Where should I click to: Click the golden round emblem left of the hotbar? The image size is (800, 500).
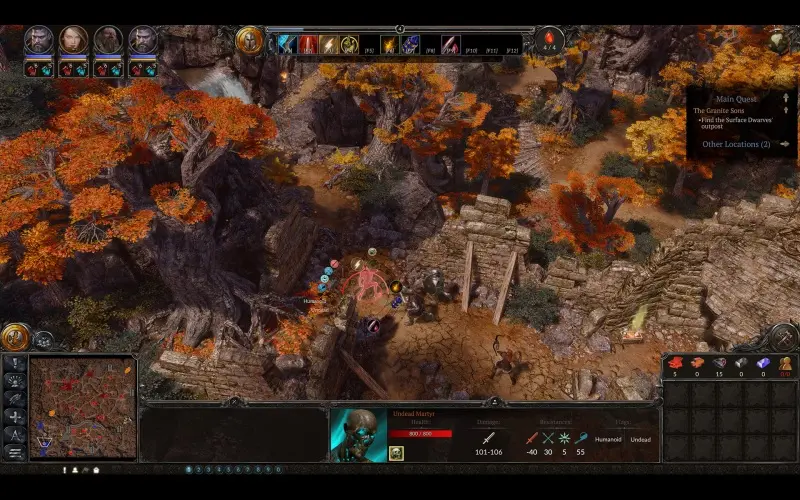(250, 40)
